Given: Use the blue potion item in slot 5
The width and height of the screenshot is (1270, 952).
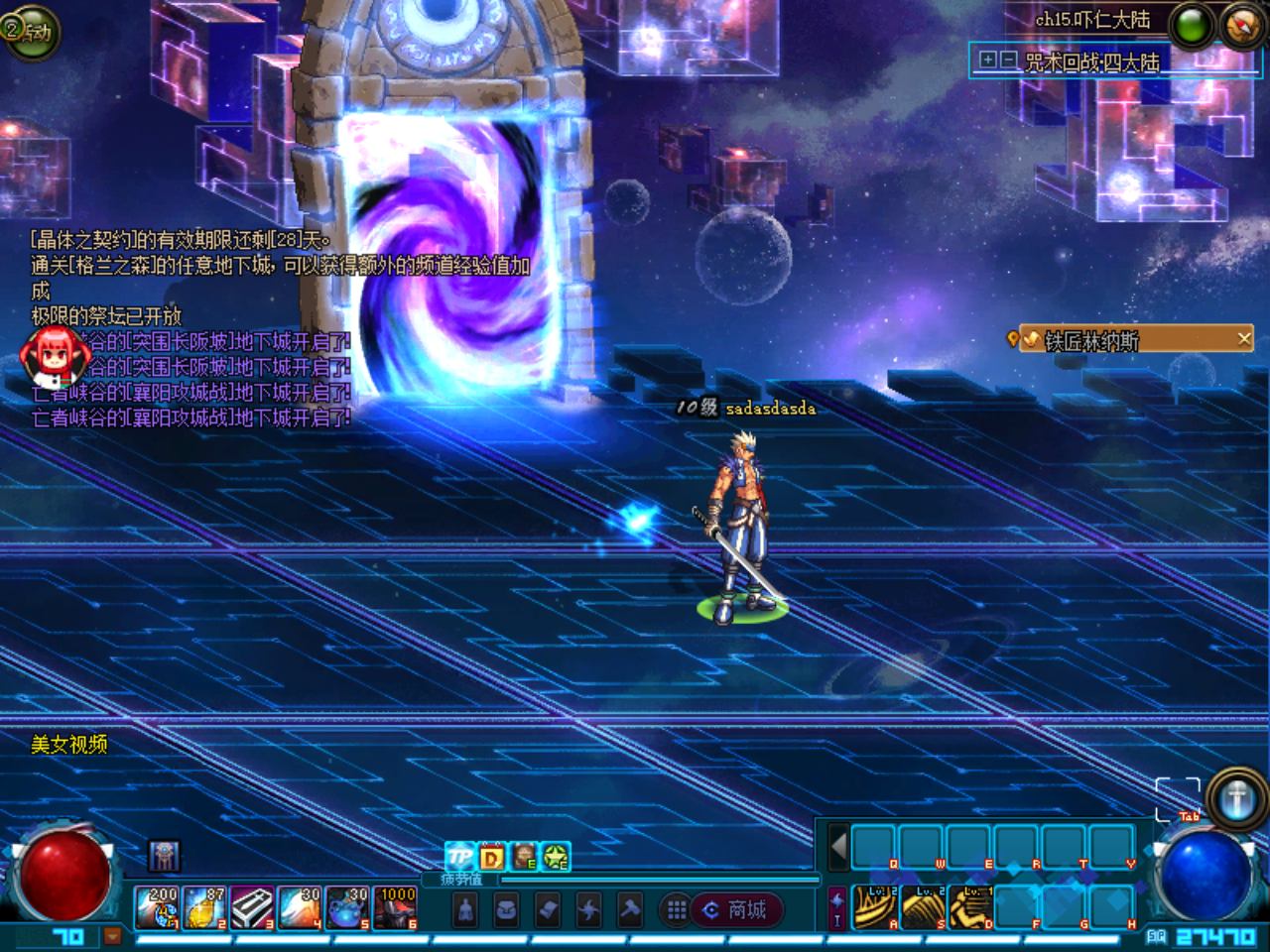Looking at the screenshot, I should coord(347,908).
